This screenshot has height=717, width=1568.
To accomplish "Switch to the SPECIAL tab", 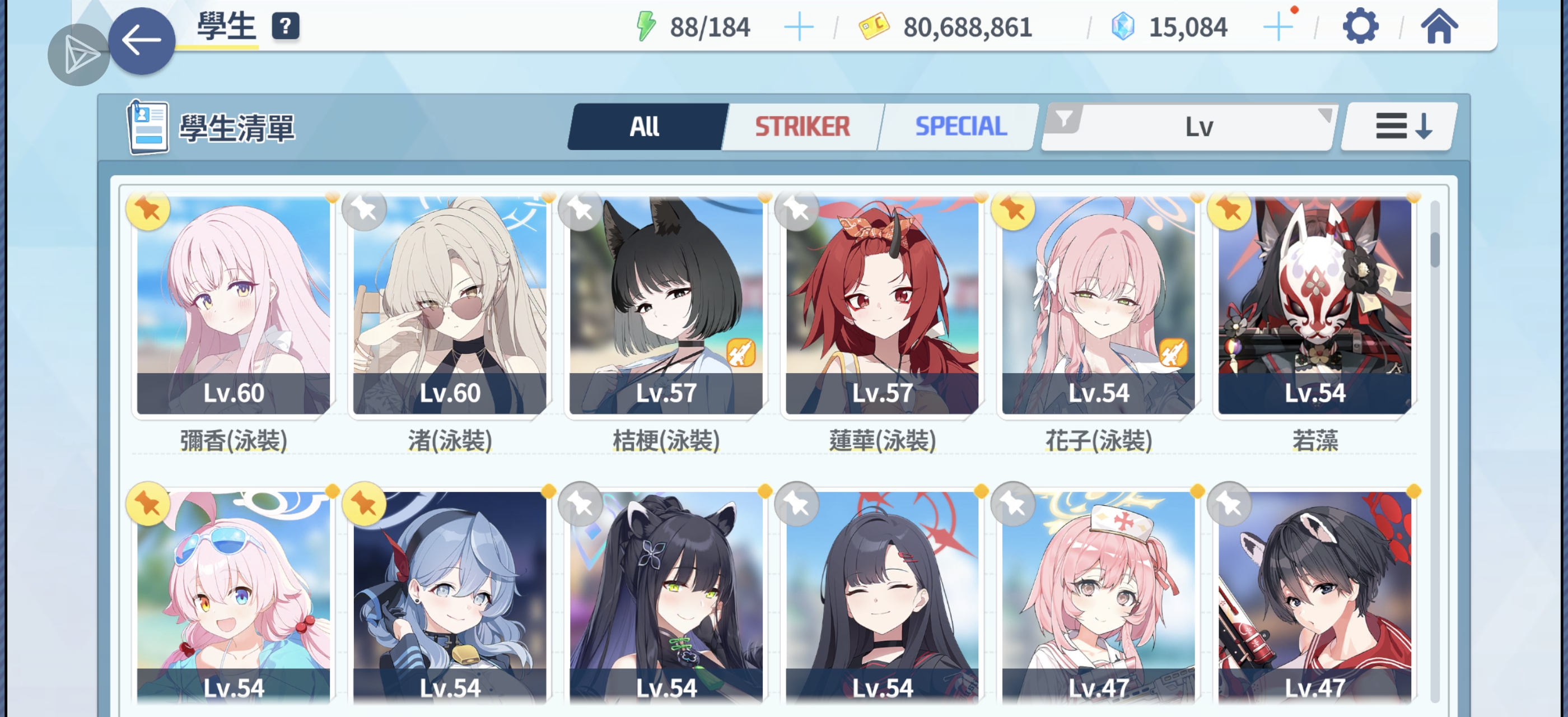I will point(960,126).
